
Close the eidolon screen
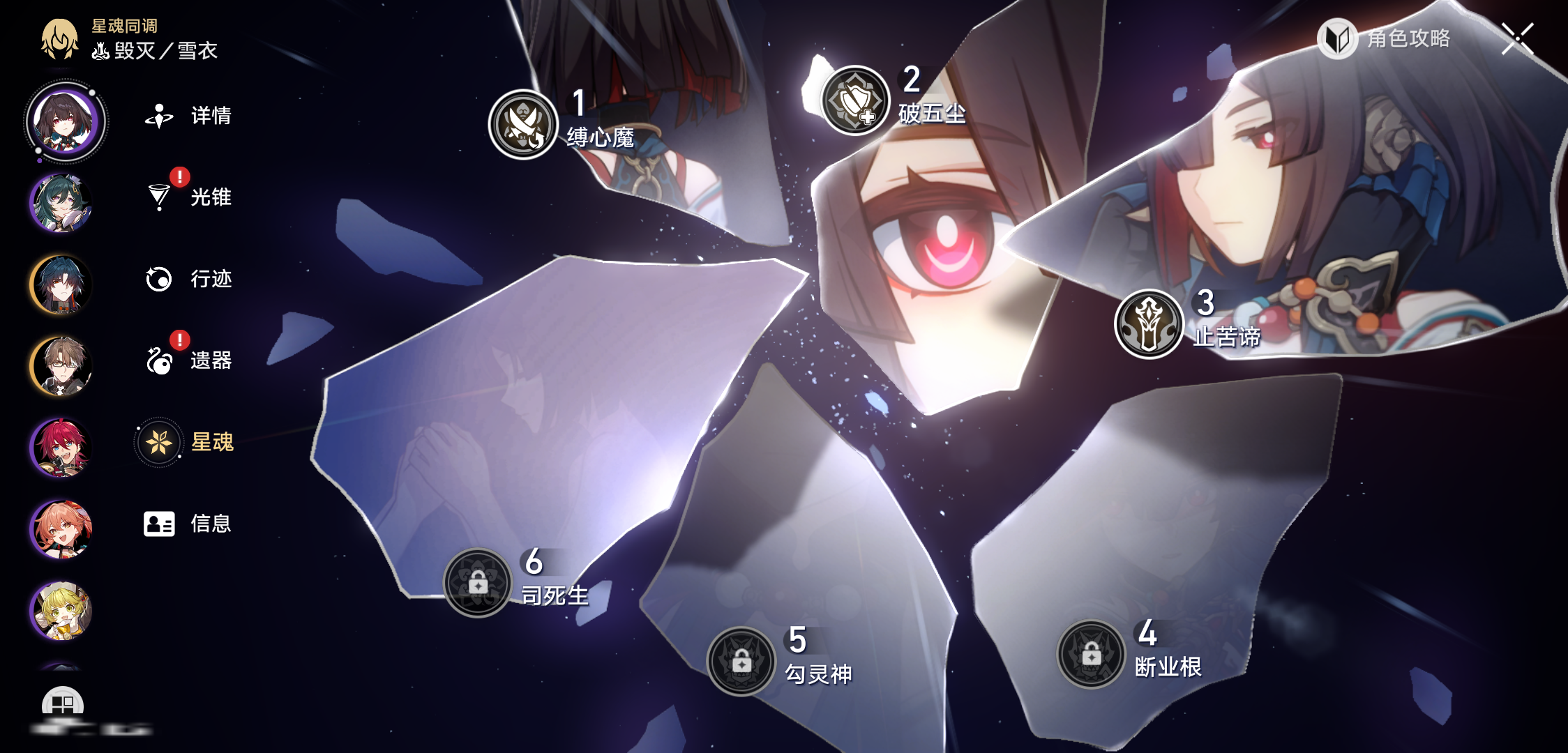1518,38
